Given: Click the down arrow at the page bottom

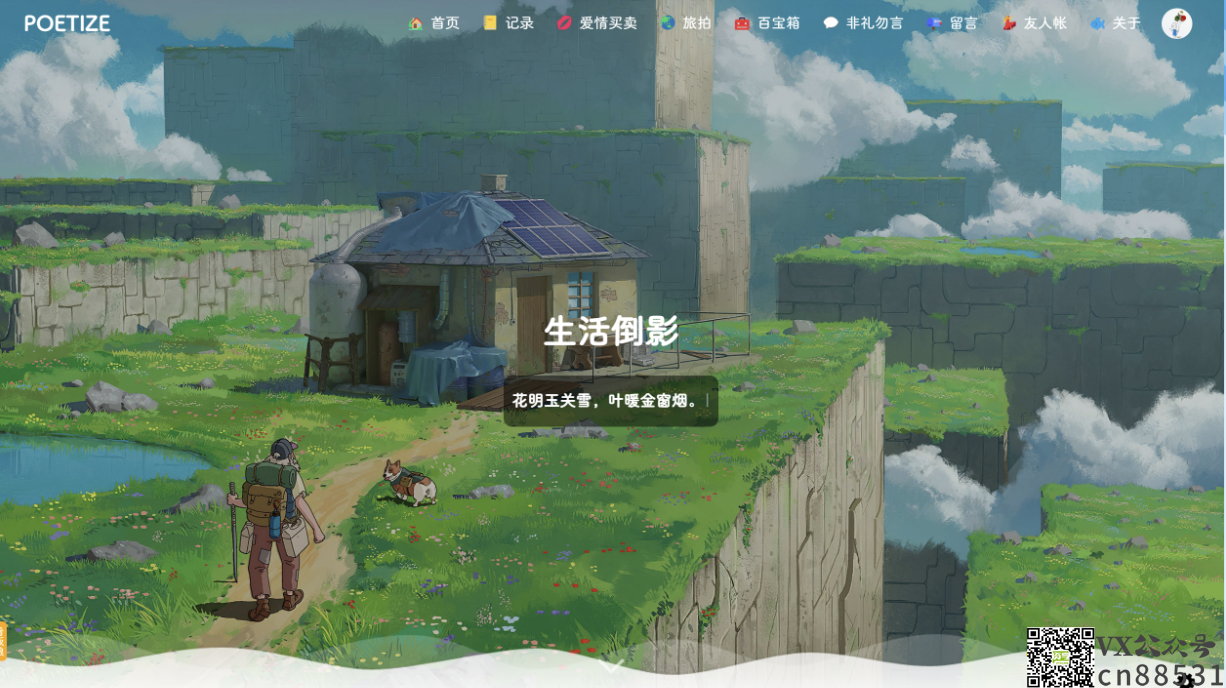Looking at the screenshot, I should tap(613, 663).
